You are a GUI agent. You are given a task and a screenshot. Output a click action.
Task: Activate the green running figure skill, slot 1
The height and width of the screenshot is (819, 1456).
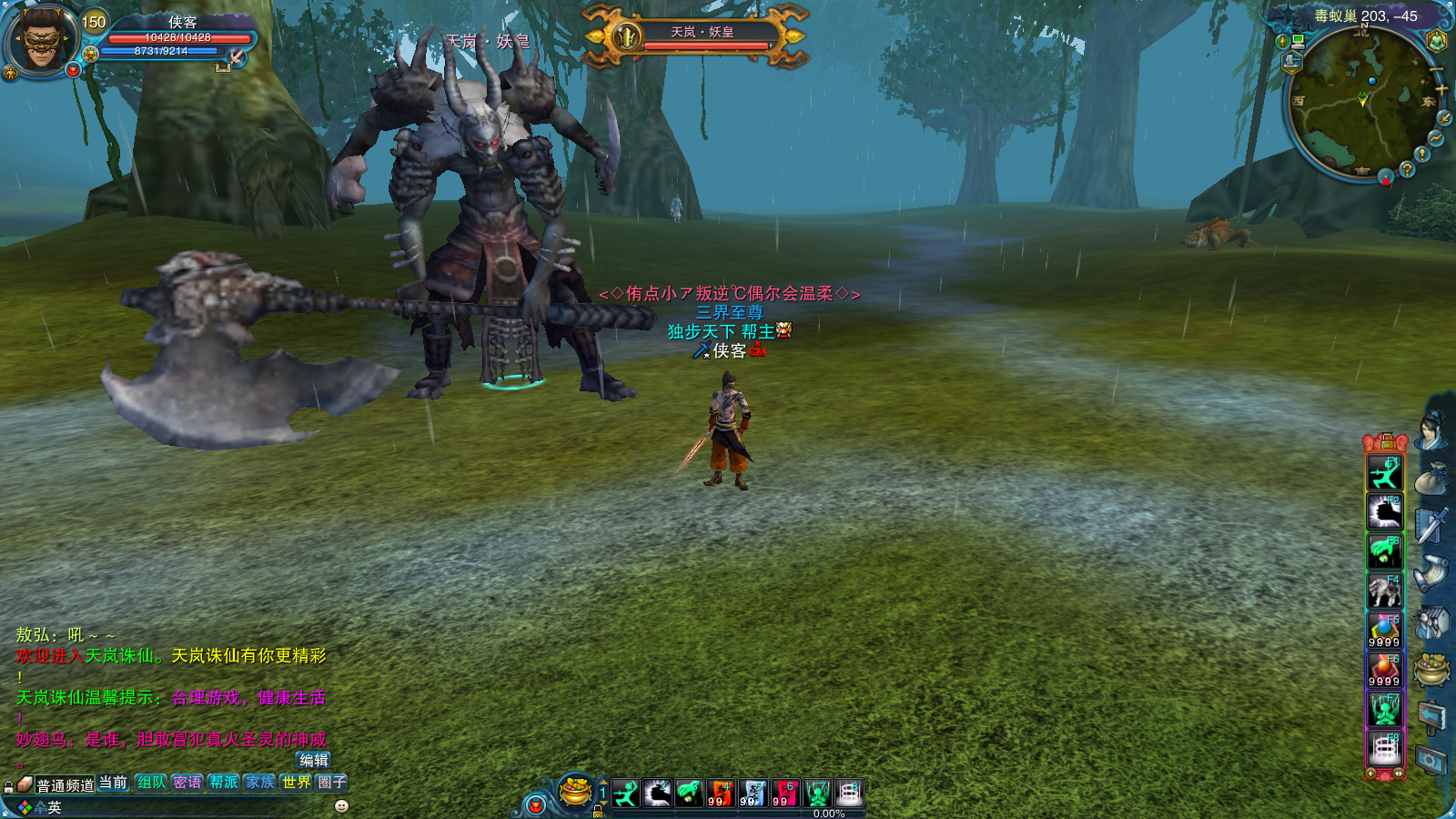[626, 794]
